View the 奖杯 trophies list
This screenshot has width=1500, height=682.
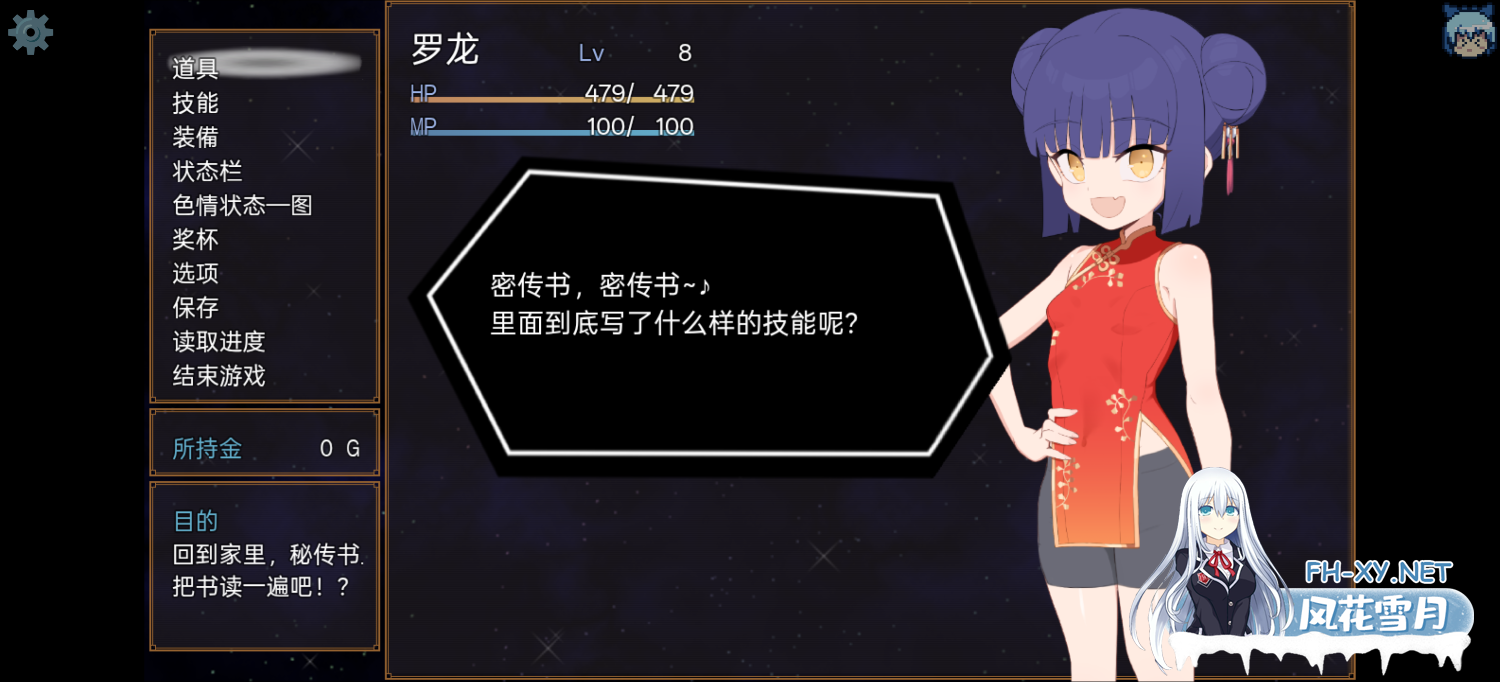[196, 239]
